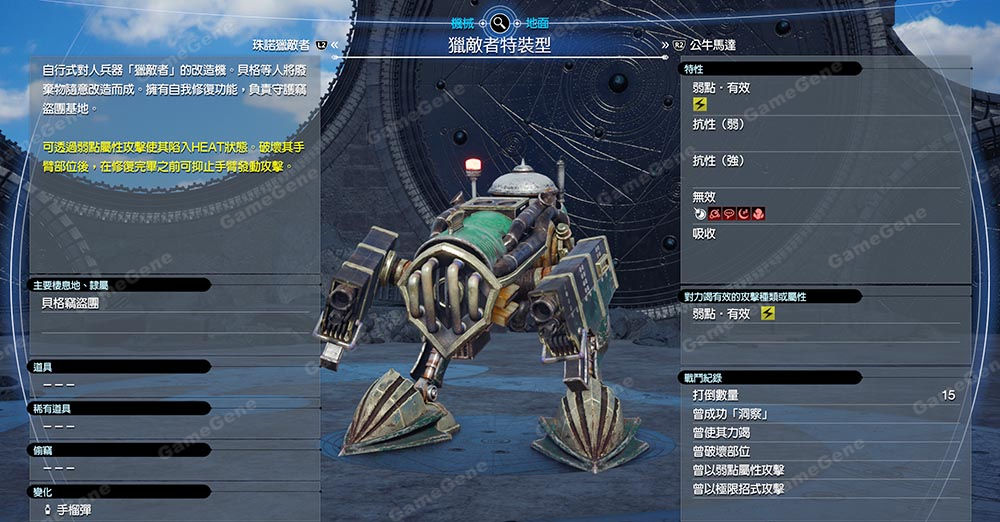Select the magnifying glass assess icon
1000x522 pixels.
499,21
